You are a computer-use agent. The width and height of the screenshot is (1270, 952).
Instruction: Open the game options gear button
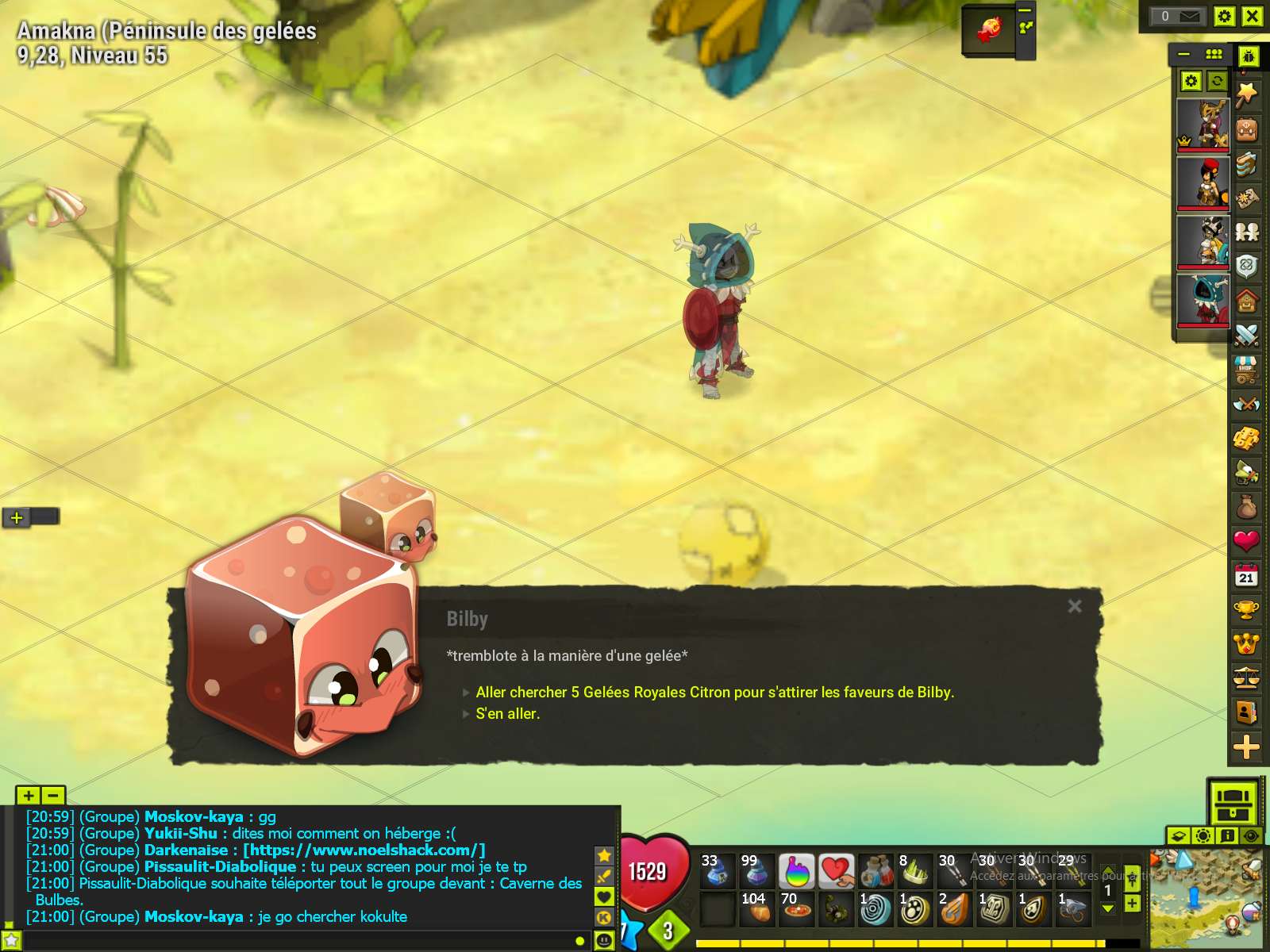click(1225, 17)
